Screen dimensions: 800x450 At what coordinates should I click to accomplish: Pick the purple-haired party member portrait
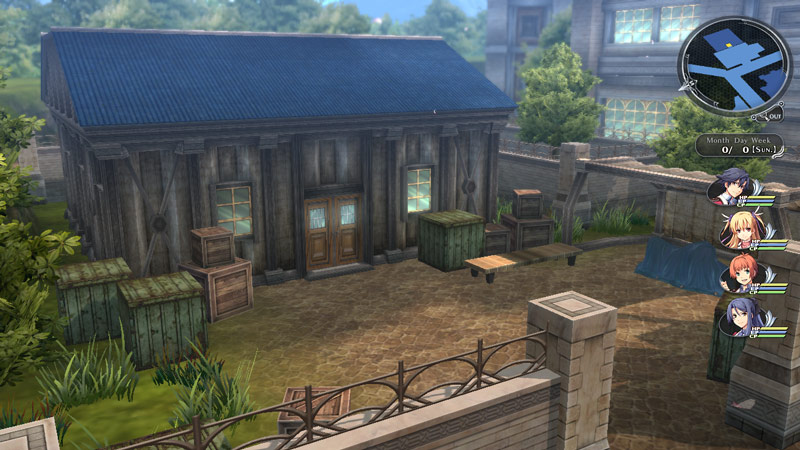pyautogui.click(x=741, y=317)
